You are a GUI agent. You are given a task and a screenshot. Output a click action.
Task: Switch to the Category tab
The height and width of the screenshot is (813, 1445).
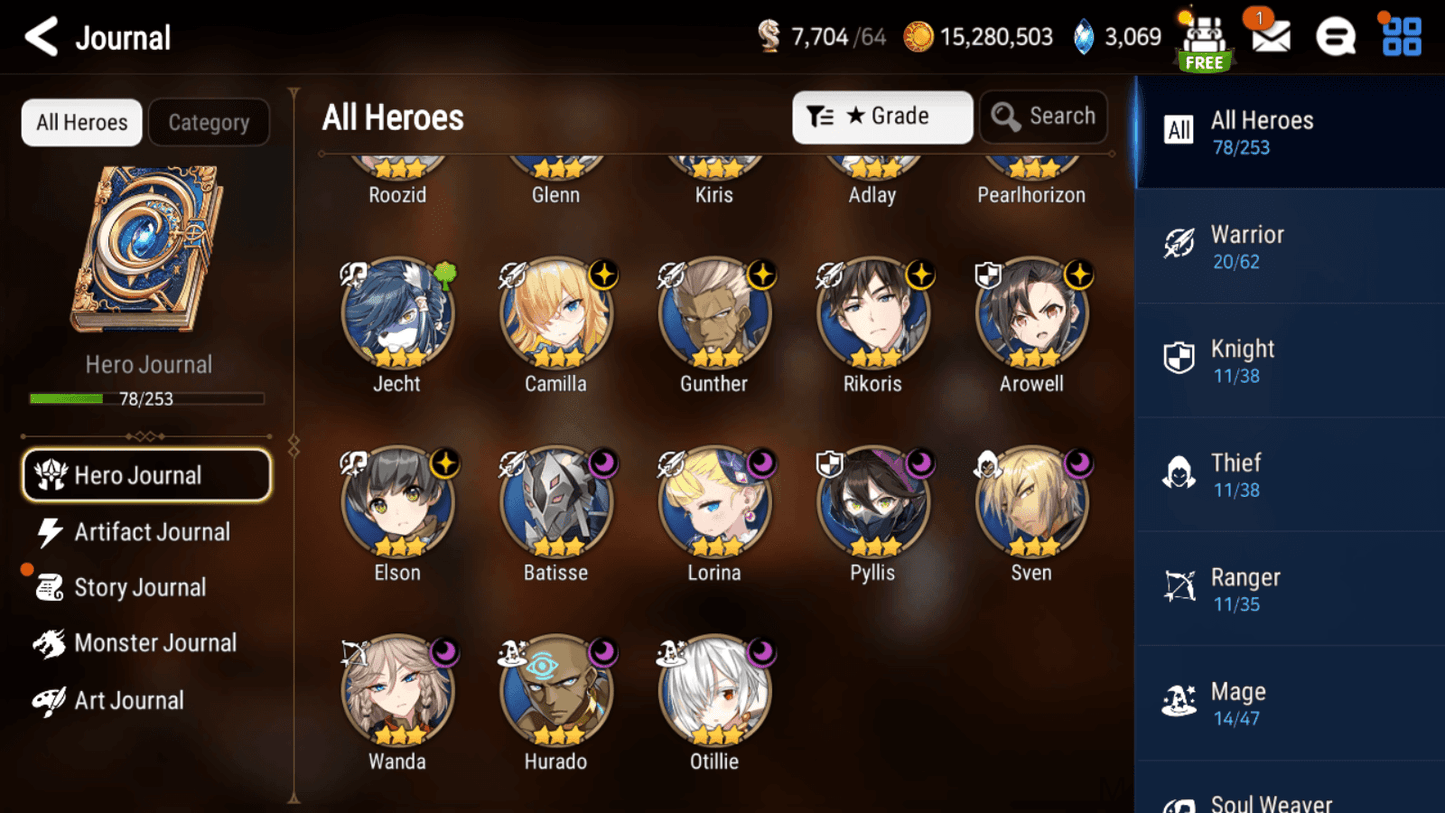[208, 122]
